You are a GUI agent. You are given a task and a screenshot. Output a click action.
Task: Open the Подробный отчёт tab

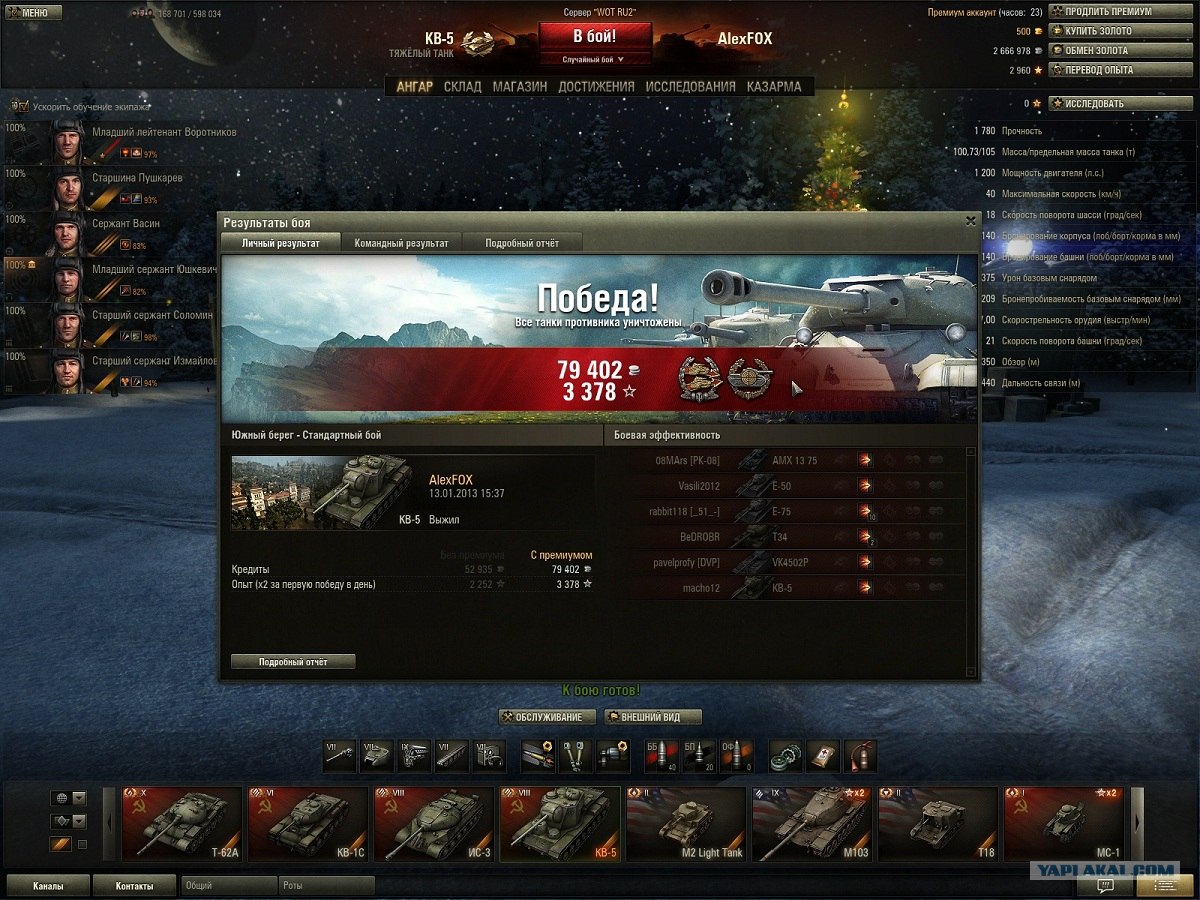(522, 243)
